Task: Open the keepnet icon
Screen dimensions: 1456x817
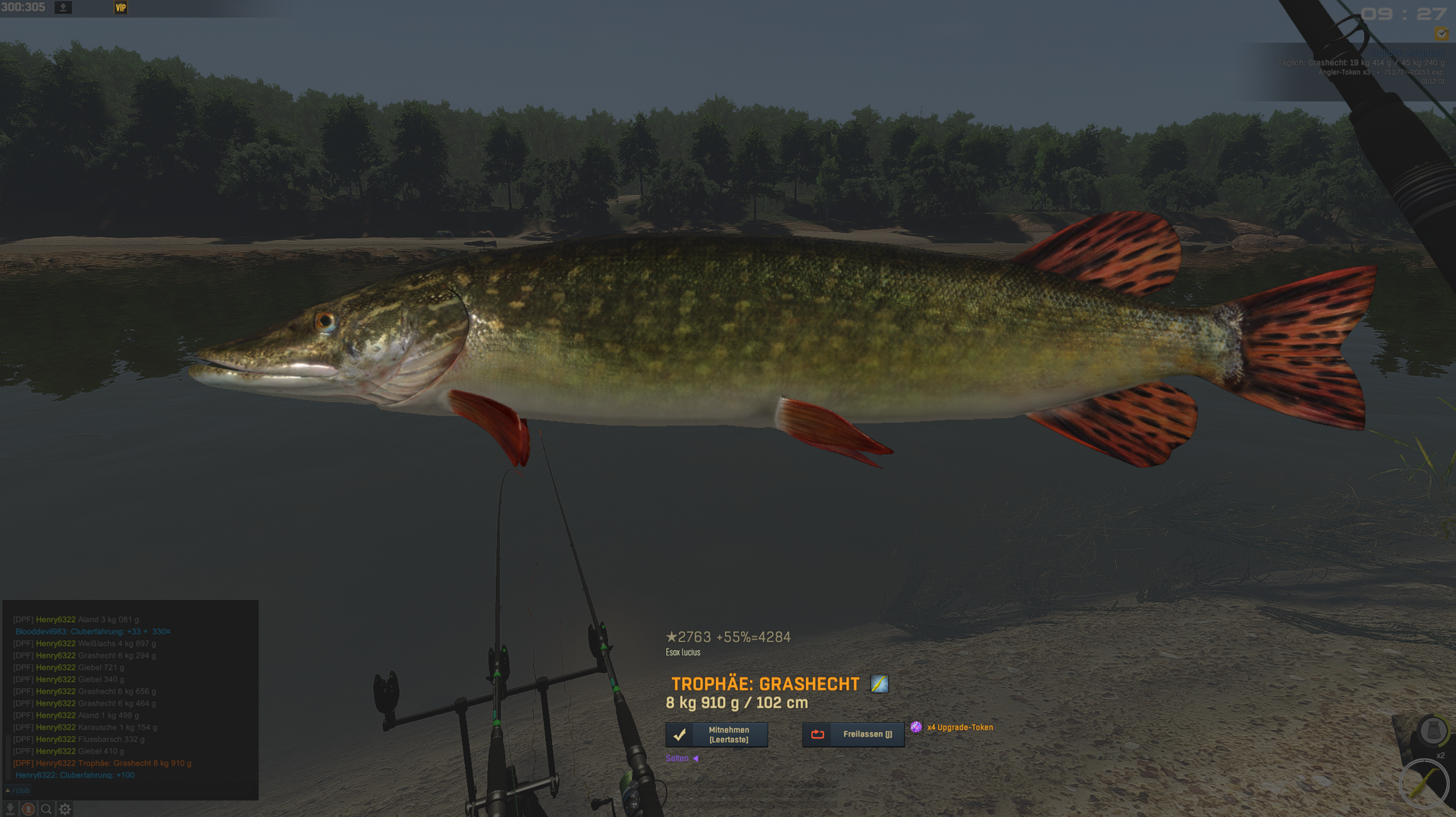Action: coord(1432,731)
